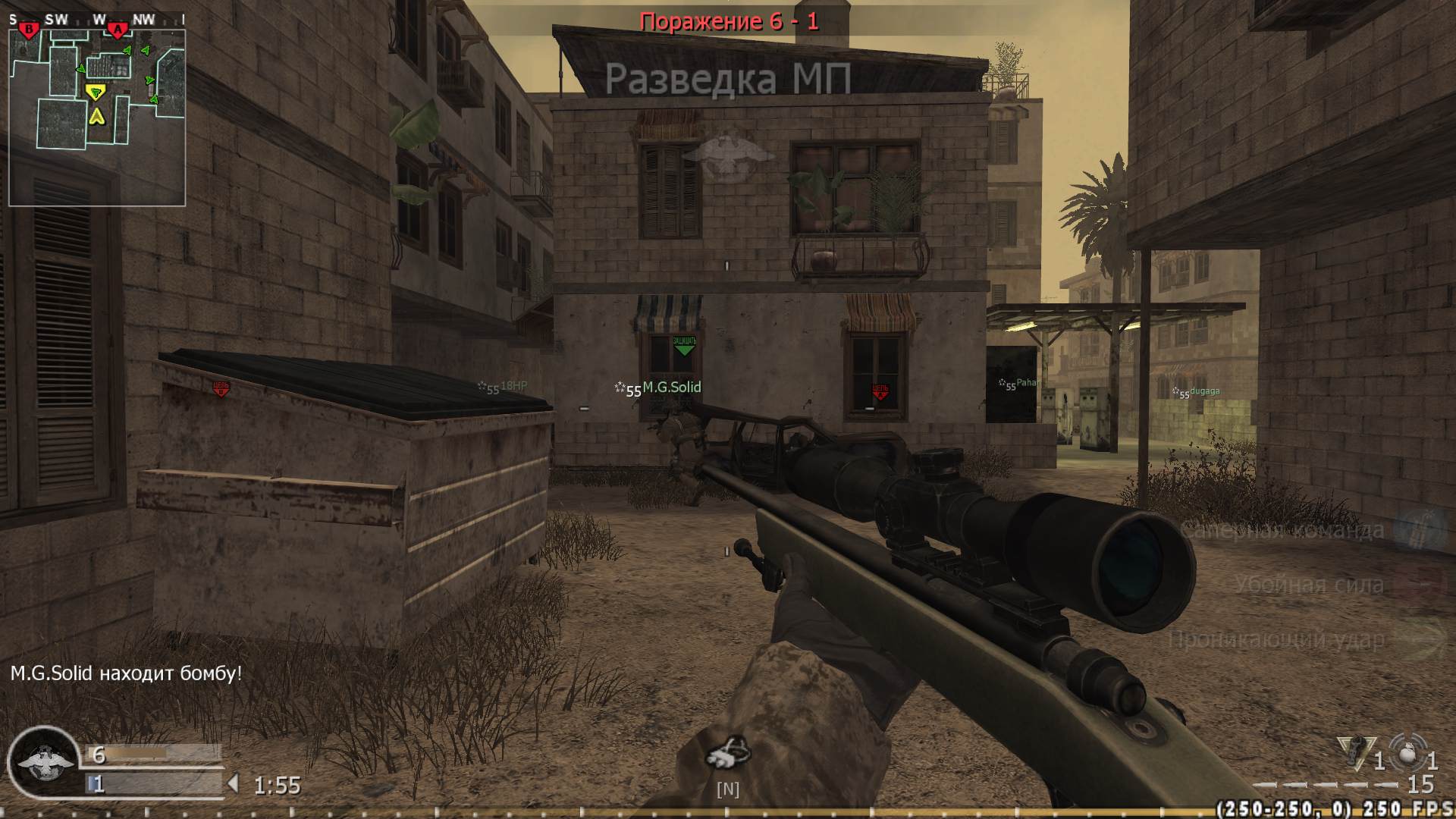Click bomb site A marker on the minimap

[118, 29]
